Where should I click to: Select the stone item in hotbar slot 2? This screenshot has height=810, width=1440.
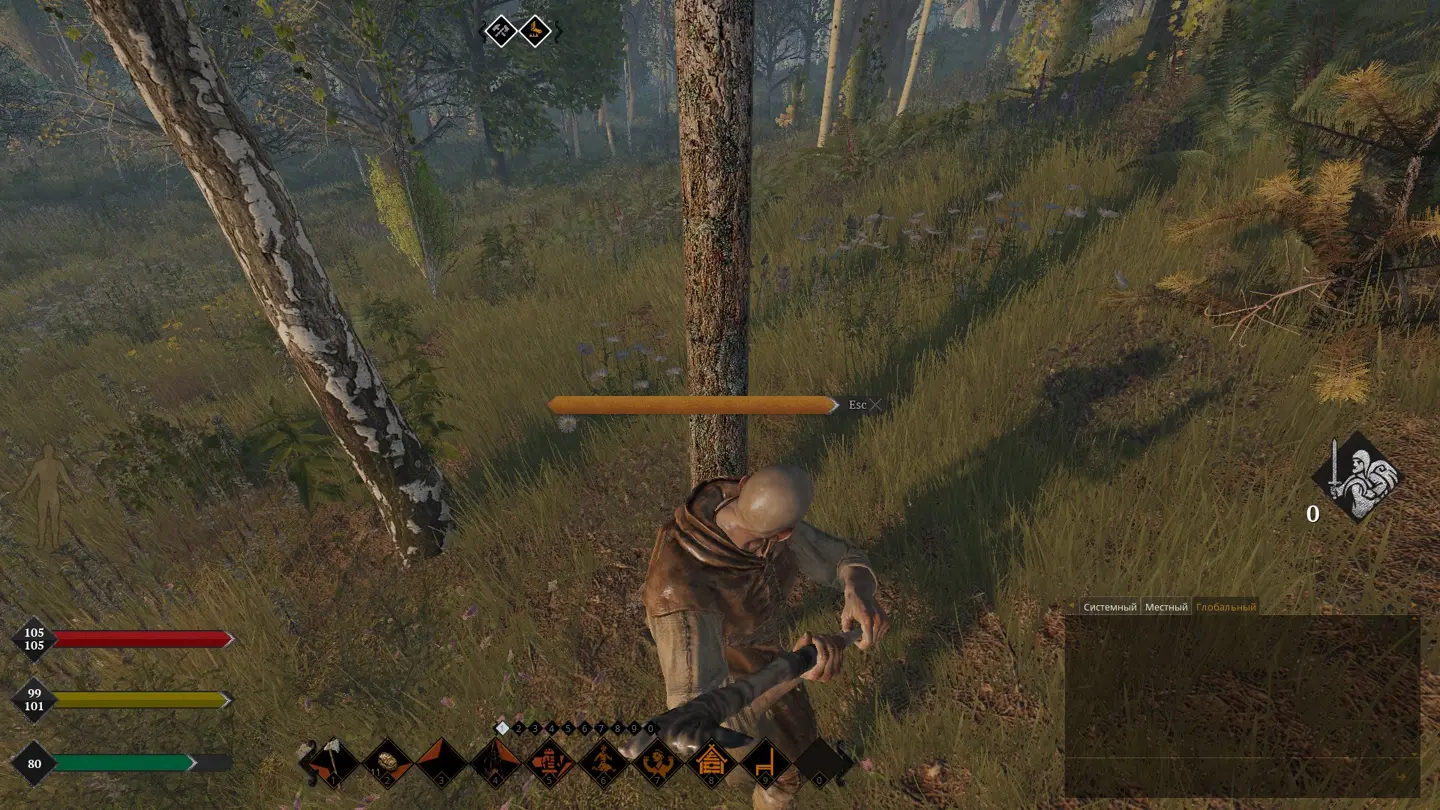[x=387, y=763]
